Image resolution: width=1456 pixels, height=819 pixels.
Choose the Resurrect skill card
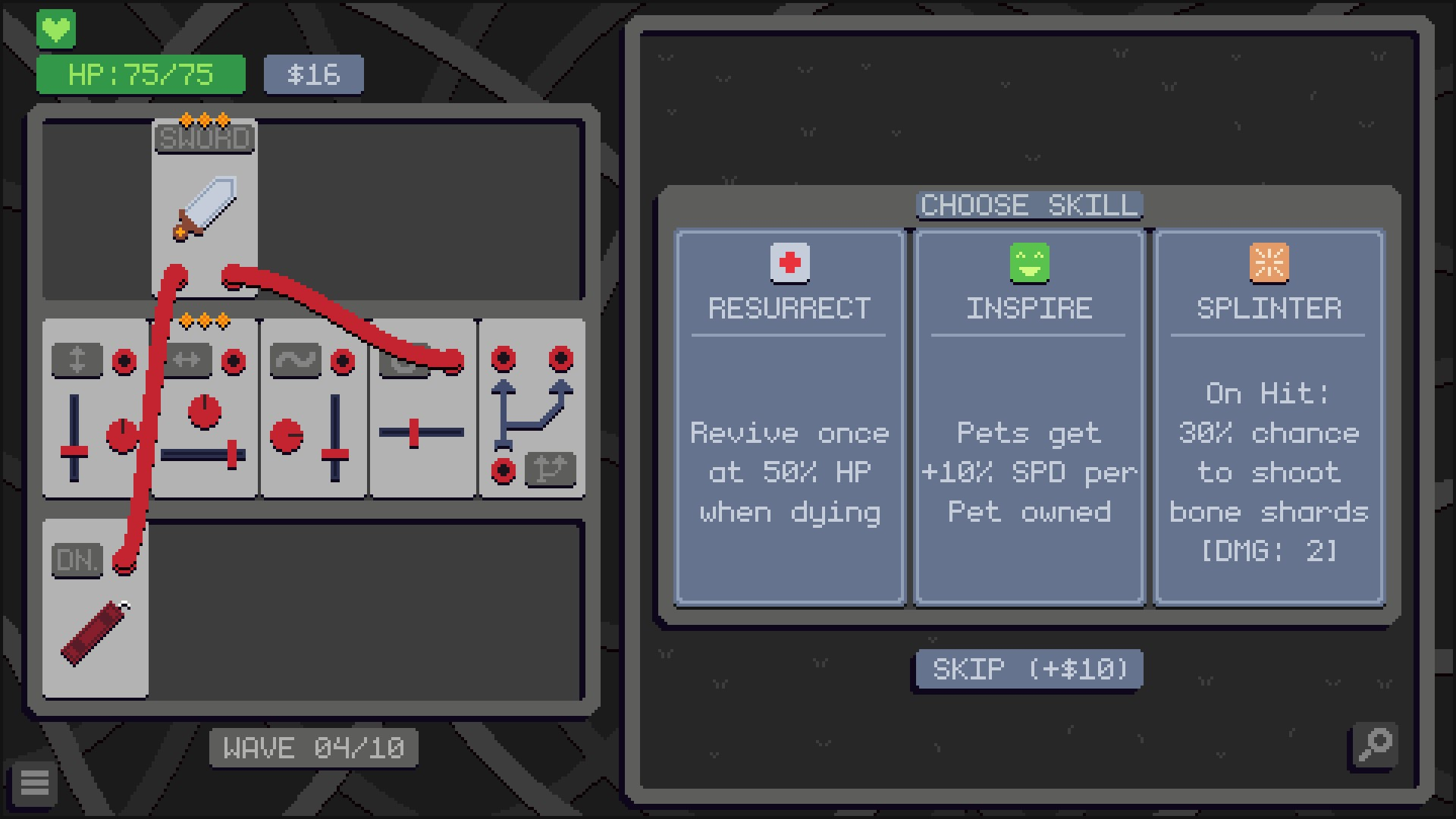(x=789, y=417)
